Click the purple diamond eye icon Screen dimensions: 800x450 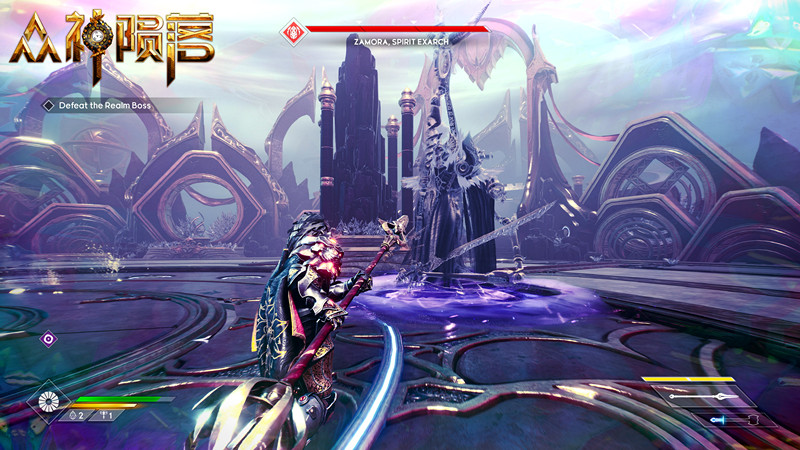[48, 339]
